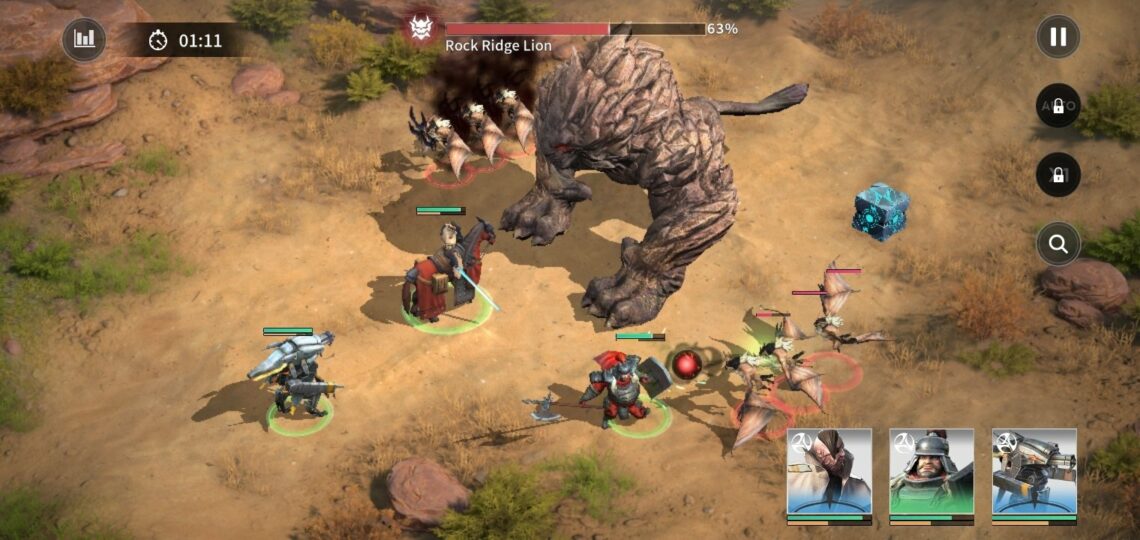1140x540 pixels.
Task: Activate the mech turret hero's skill
Action: [1034, 472]
